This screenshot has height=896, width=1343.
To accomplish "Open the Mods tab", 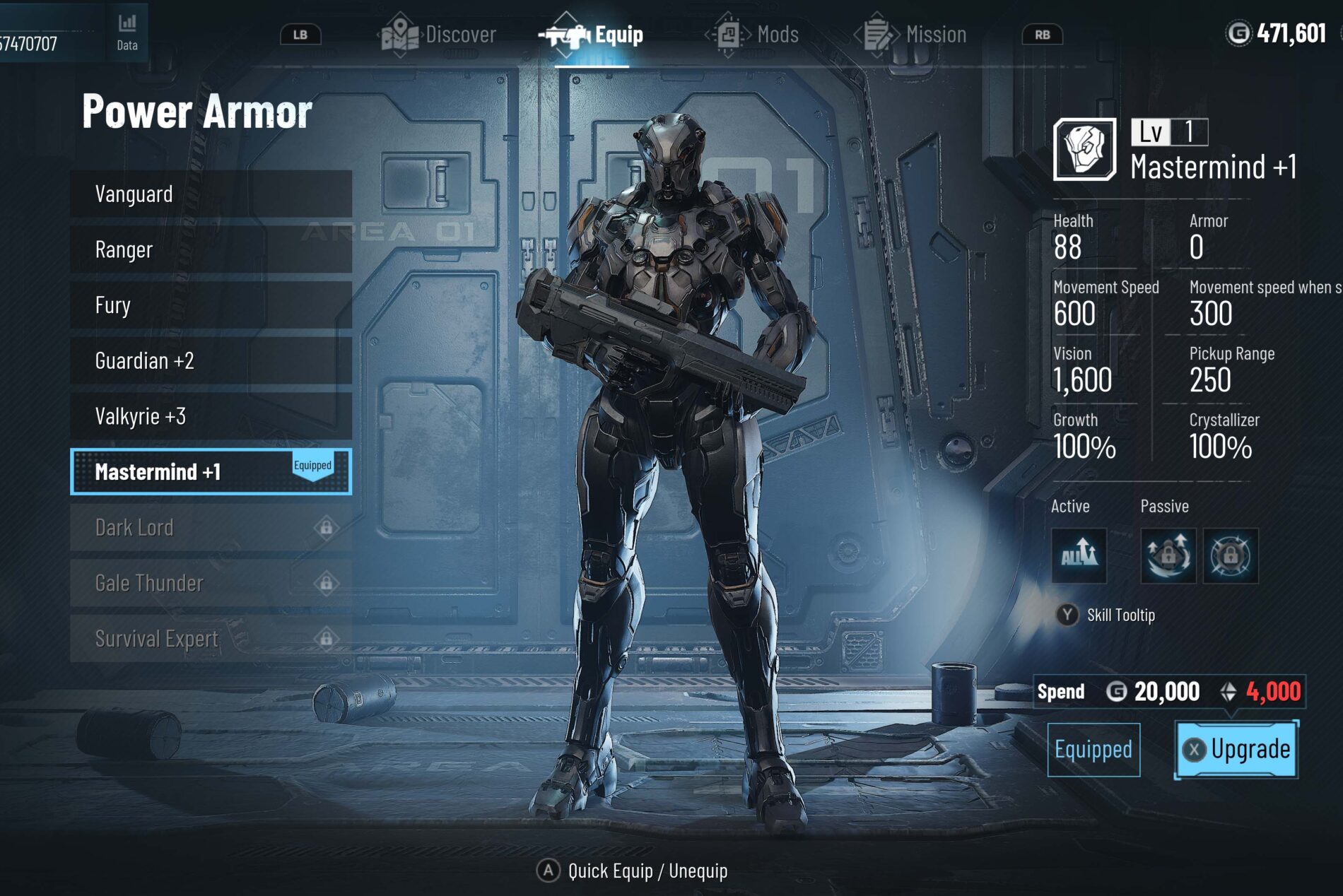I will click(x=756, y=35).
